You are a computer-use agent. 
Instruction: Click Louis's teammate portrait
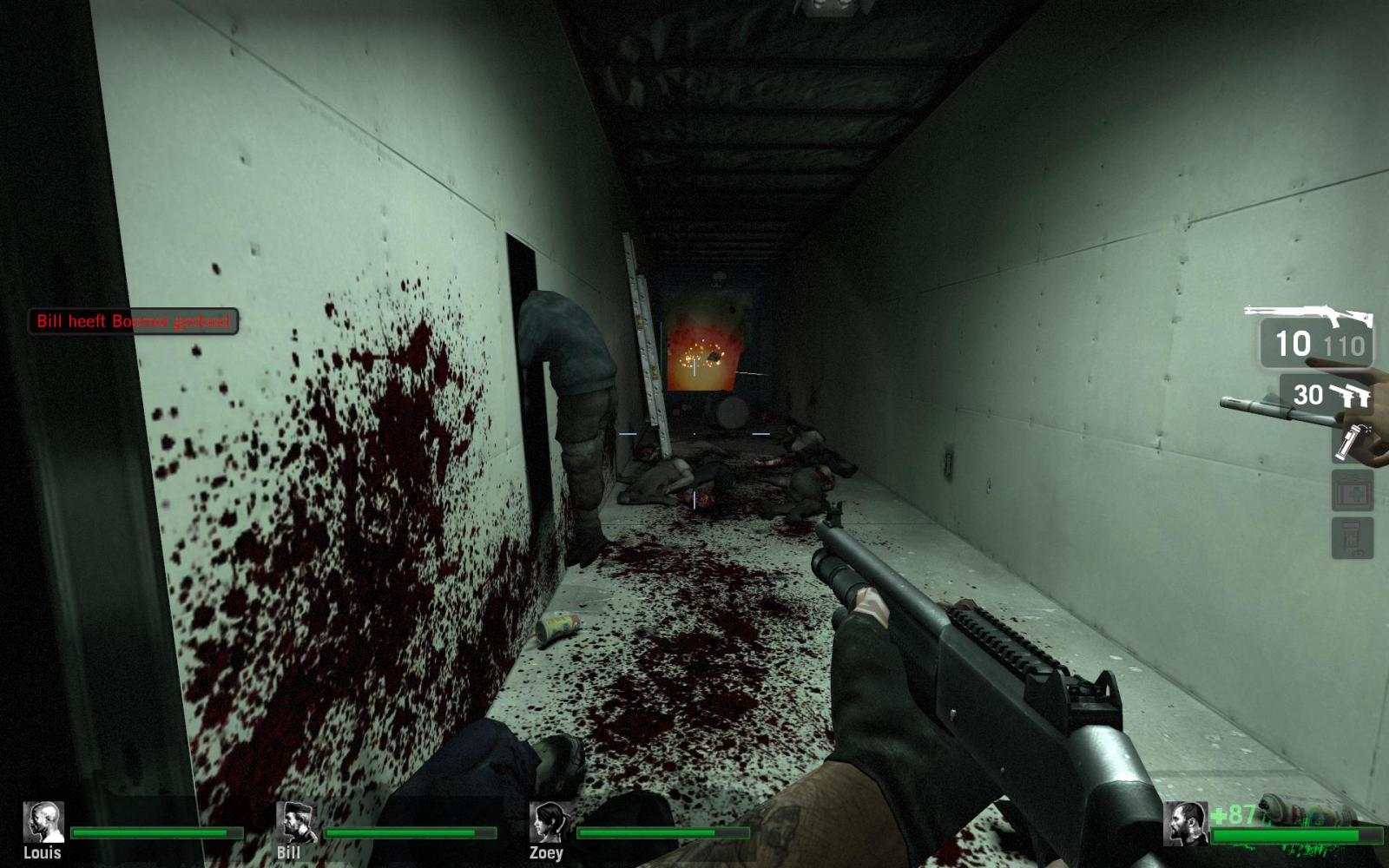point(43,822)
